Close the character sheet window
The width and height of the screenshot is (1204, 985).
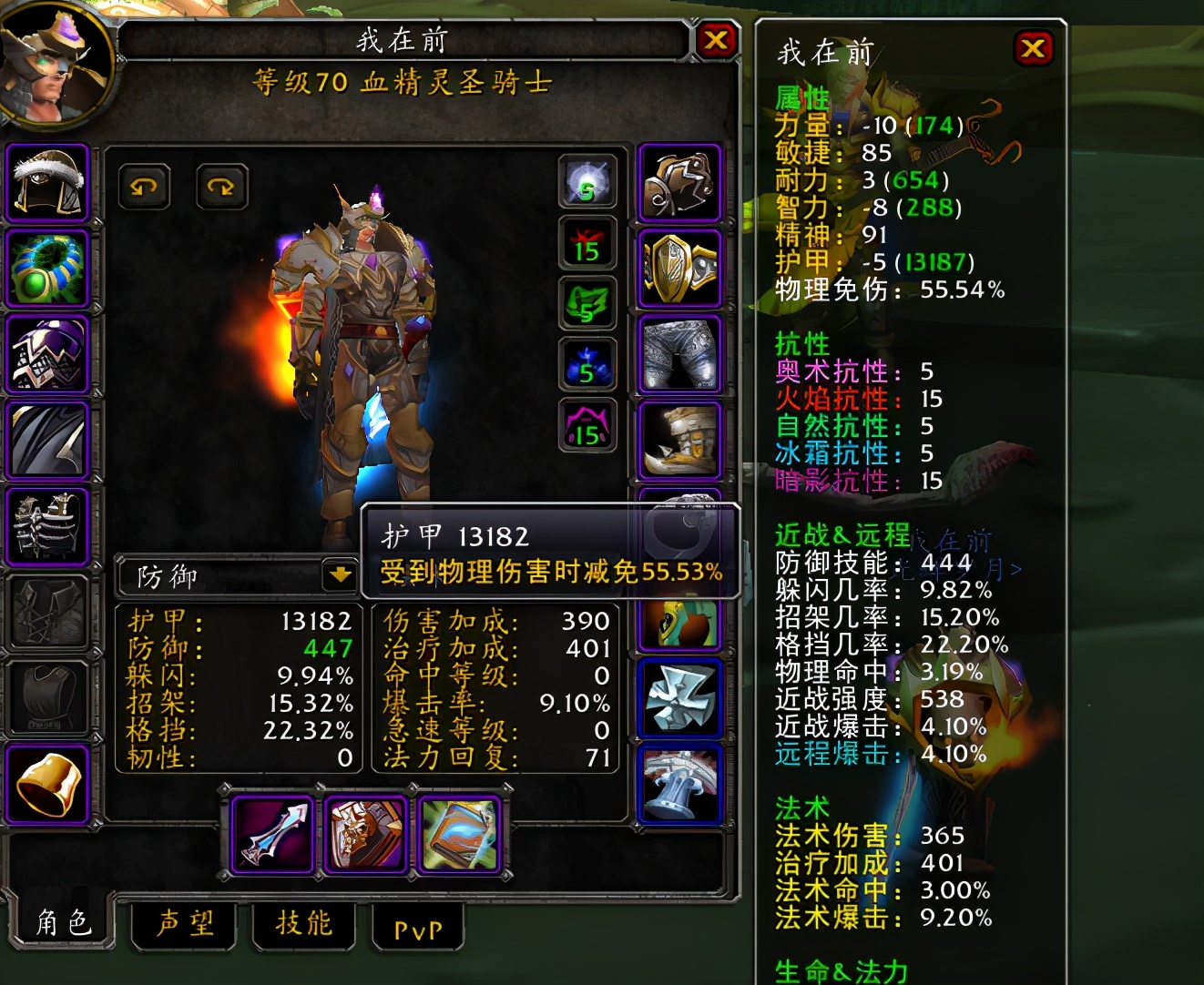coord(716,40)
